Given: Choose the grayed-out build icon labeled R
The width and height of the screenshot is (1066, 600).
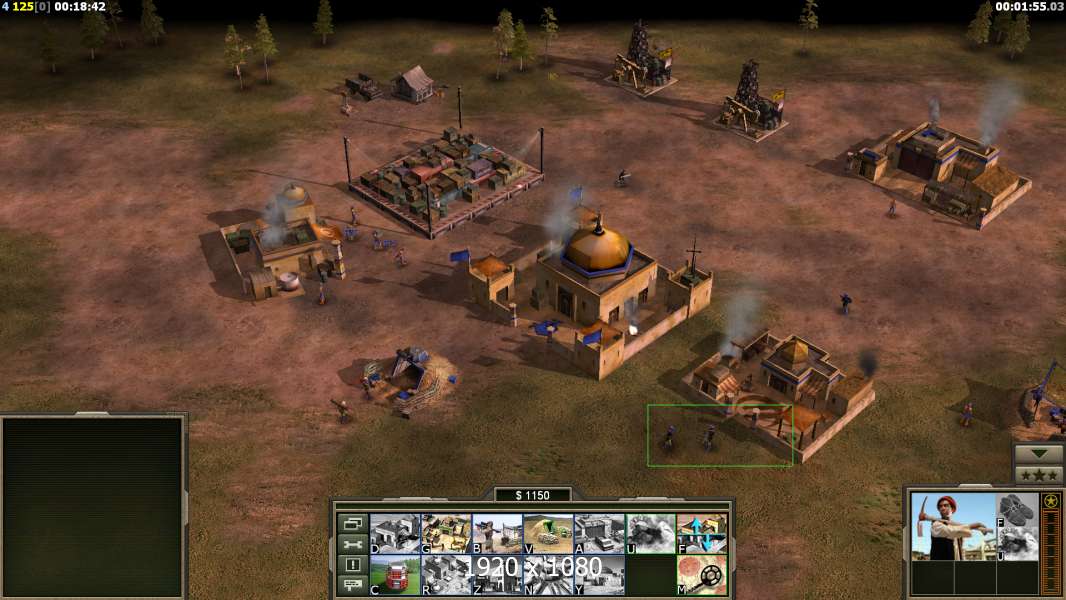Looking at the screenshot, I should point(445,574).
